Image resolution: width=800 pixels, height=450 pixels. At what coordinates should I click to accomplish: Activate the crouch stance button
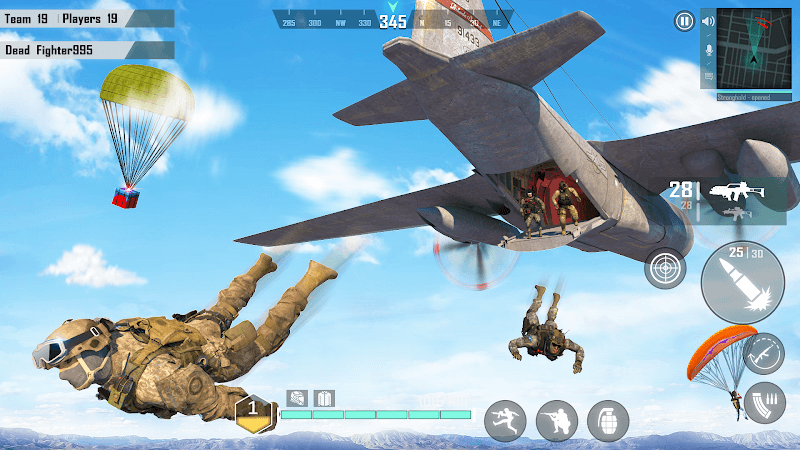[557, 421]
